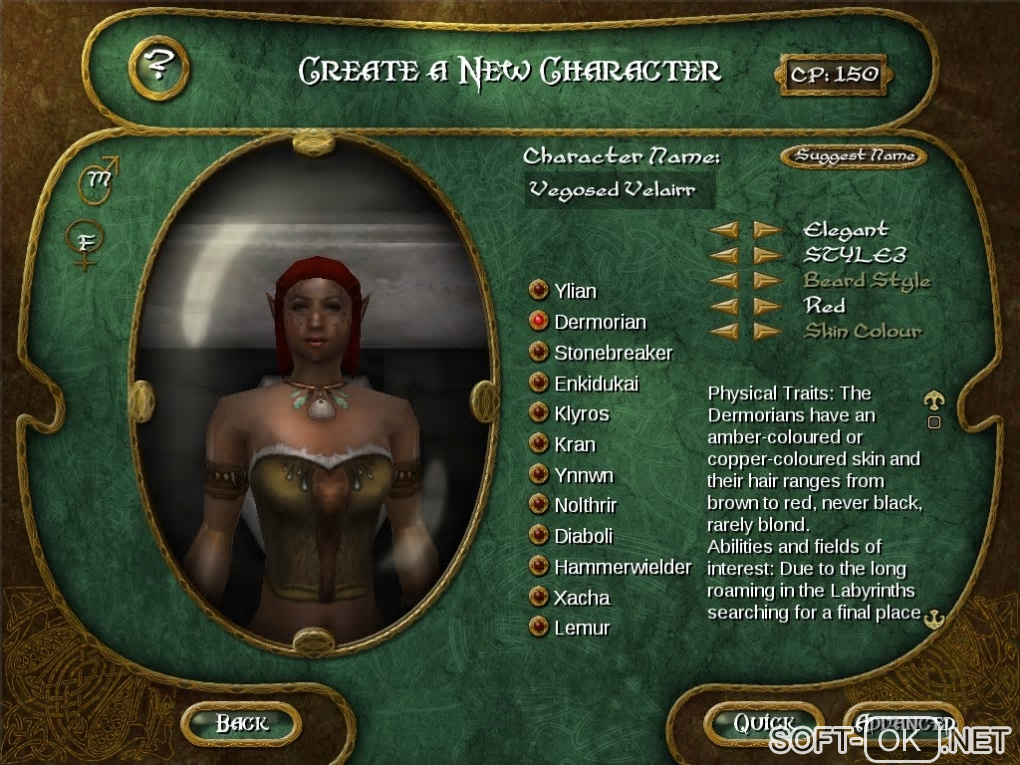The width and height of the screenshot is (1020, 765).
Task: Select the female gender symbol
Action: coord(86,244)
